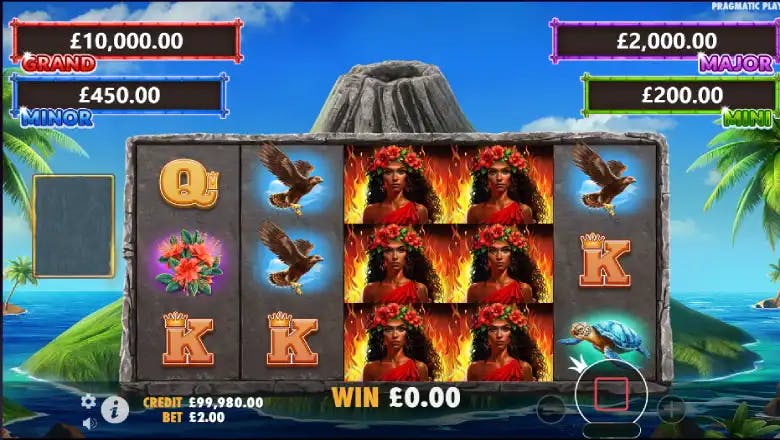Open the autoplay pill below the spin button

pos(611,431)
